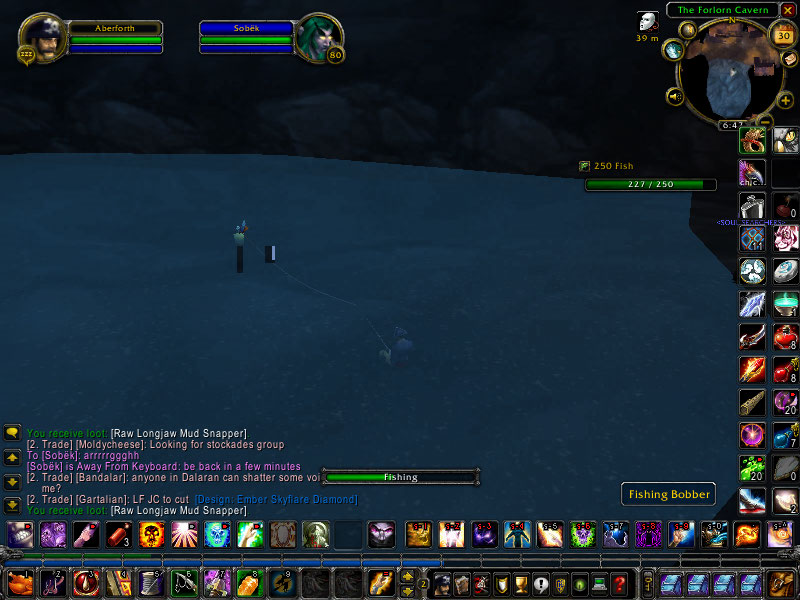
Task: Click Aberforth's player portrait
Action: click(41, 38)
